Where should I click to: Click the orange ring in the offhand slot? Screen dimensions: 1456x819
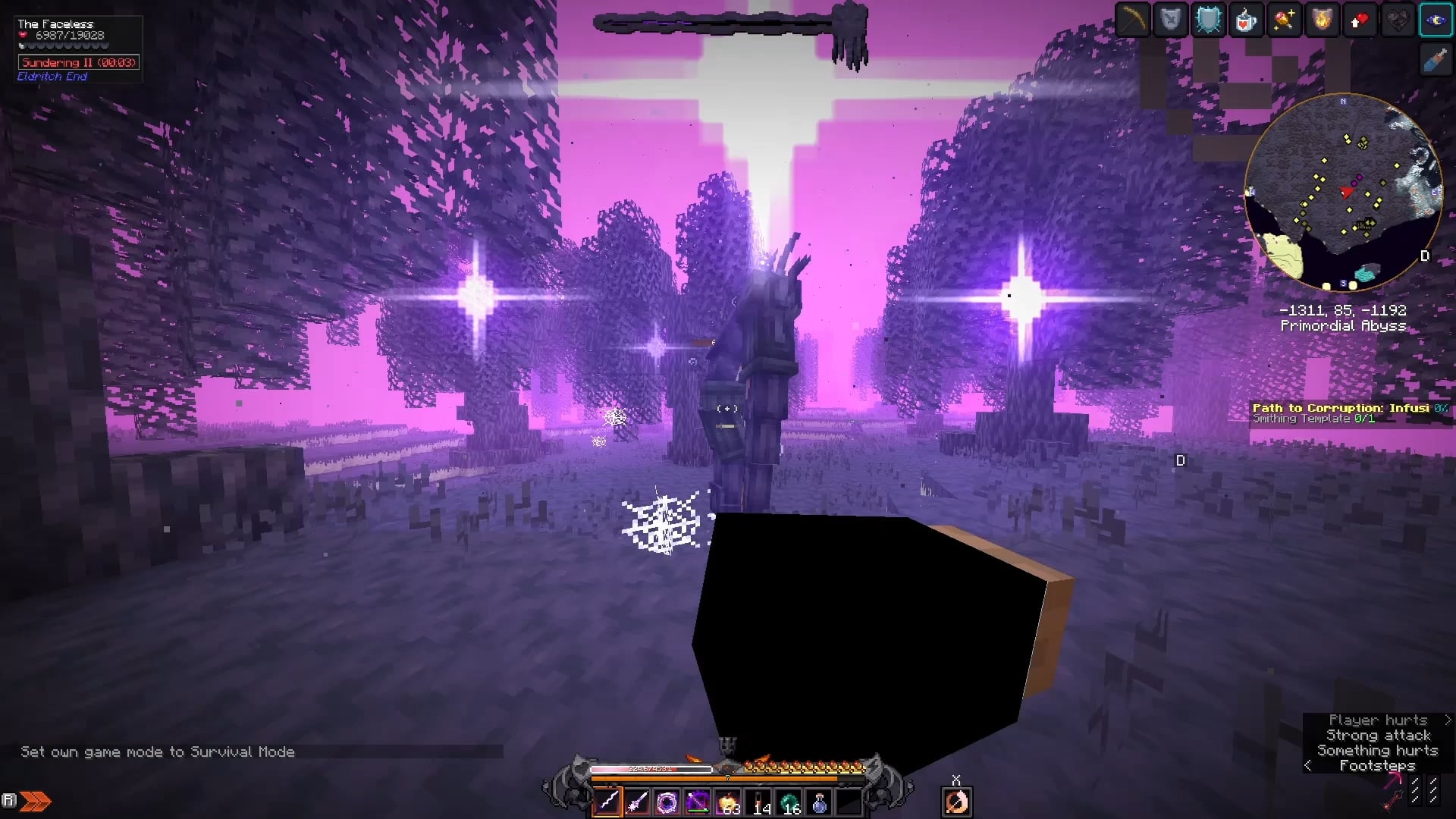[955, 802]
